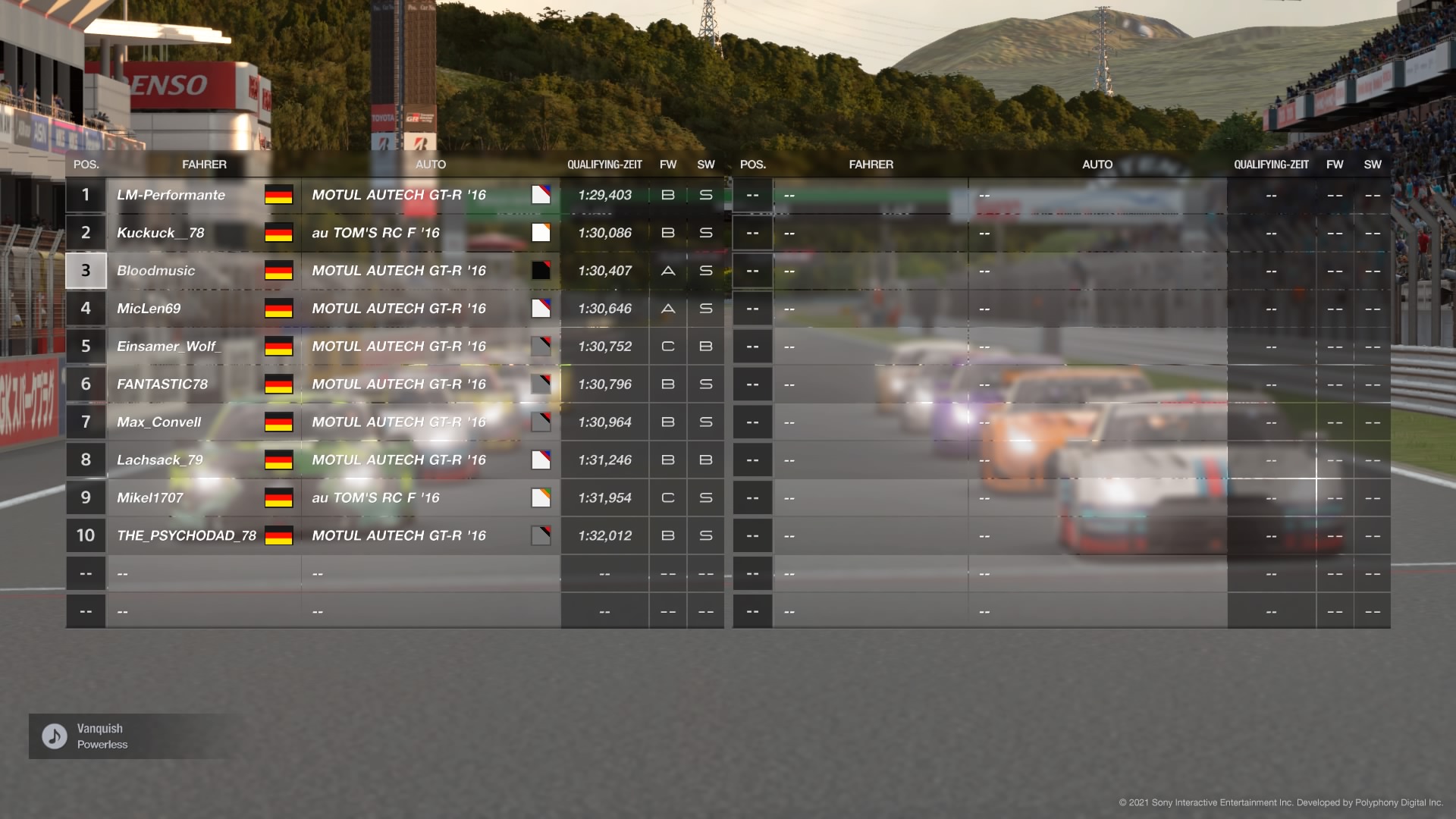The height and width of the screenshot is (819, 1456).
Task: Click the FW column header
Action: (667, 165)
